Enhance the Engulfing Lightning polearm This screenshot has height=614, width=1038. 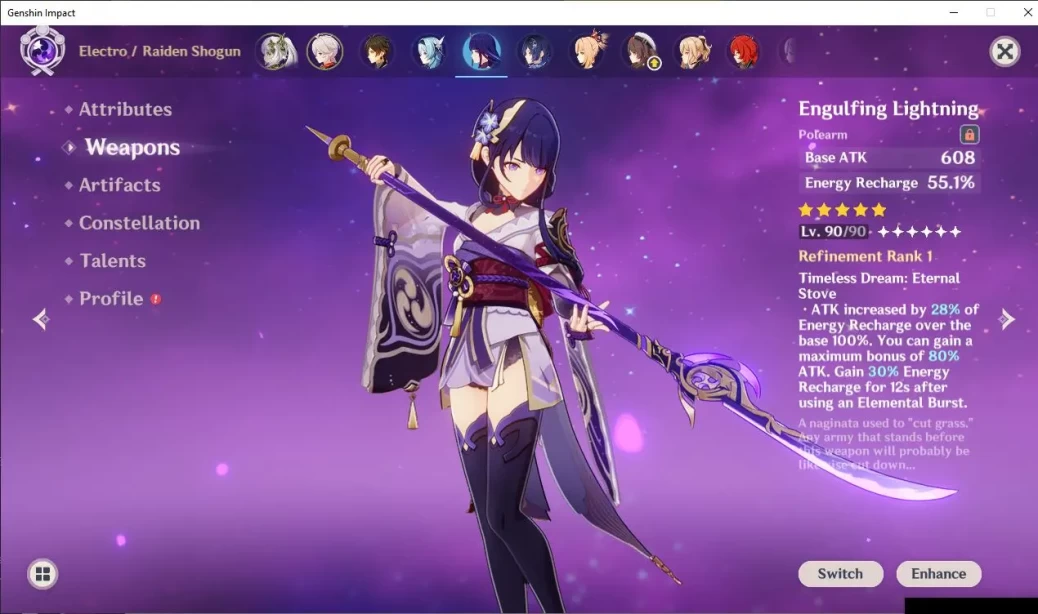938,574
